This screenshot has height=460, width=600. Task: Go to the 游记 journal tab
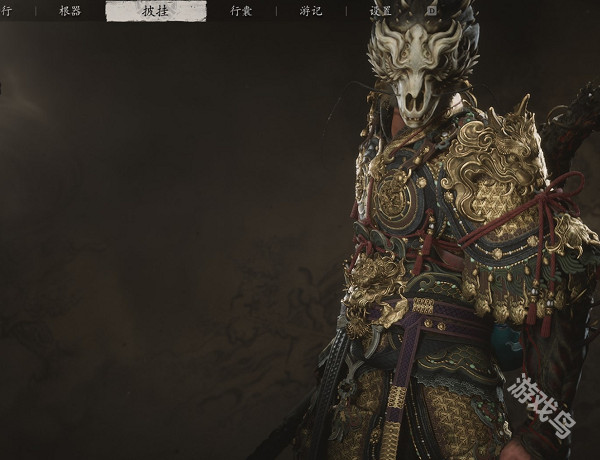tap(311, 11)
